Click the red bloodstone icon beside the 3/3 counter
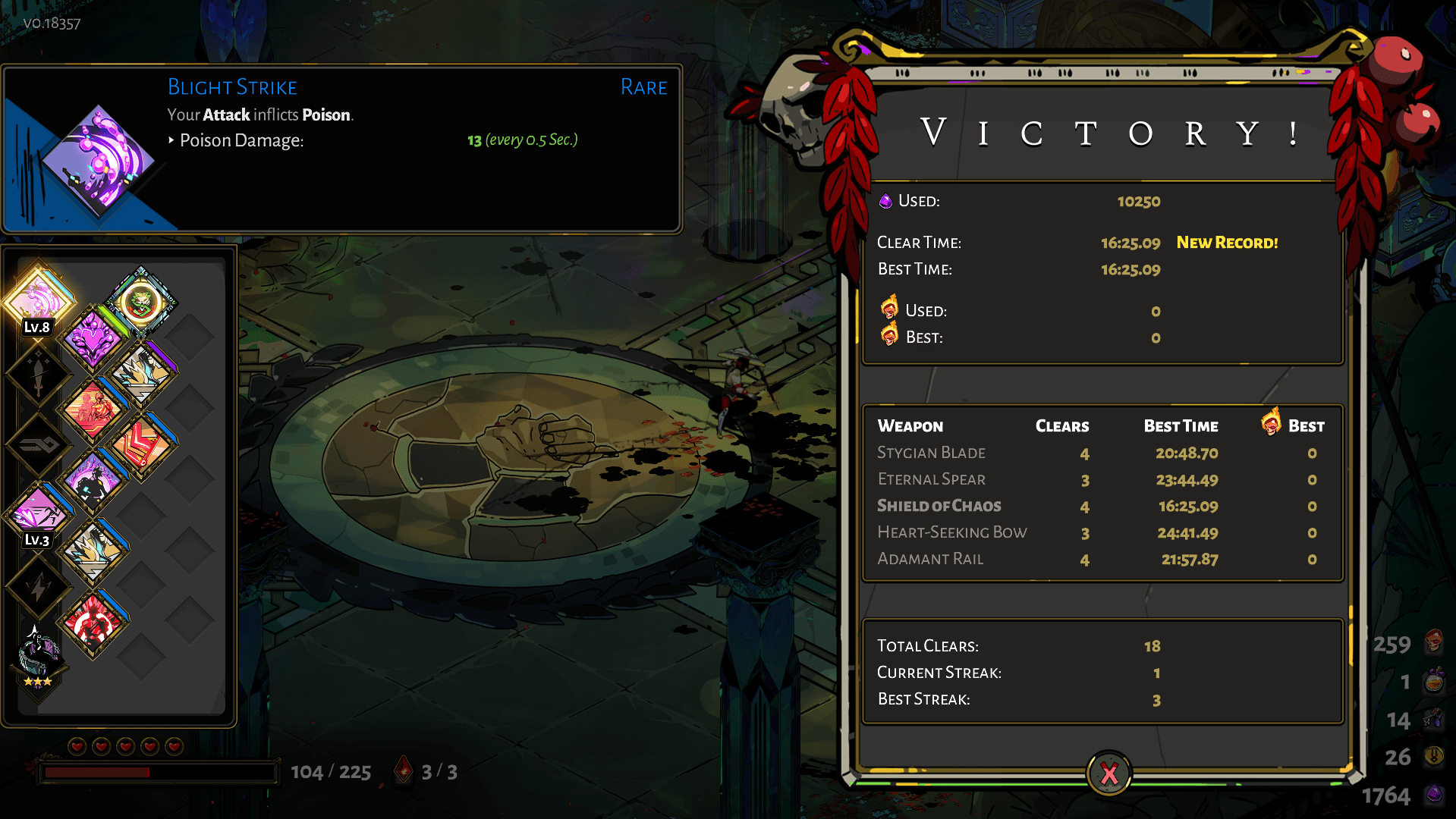The width and height of the screenshot is (1456, 819). 403,770
